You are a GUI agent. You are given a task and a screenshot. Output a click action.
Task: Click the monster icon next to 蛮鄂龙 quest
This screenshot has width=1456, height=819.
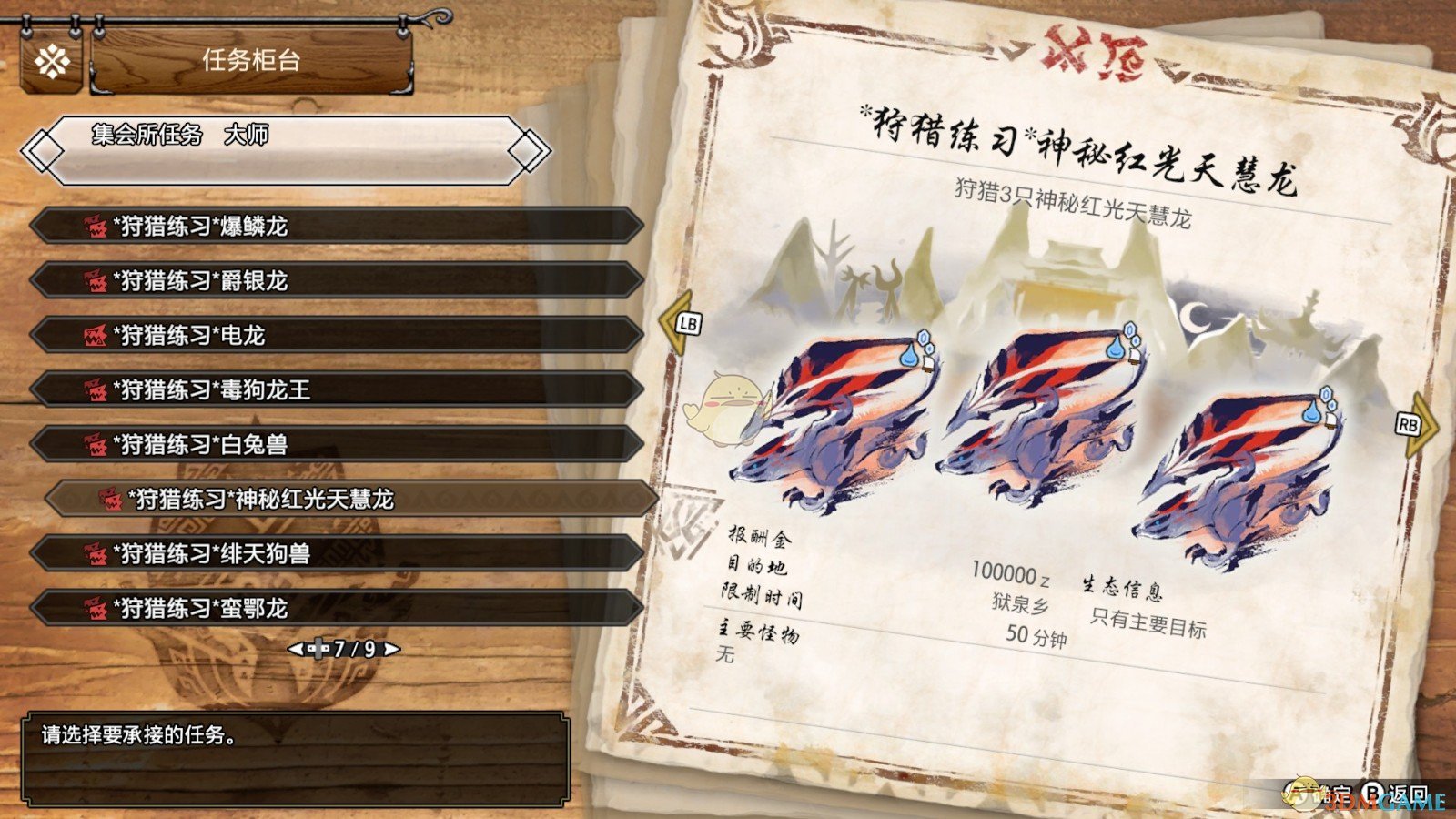pyautogui.click(x=97, y=609)
